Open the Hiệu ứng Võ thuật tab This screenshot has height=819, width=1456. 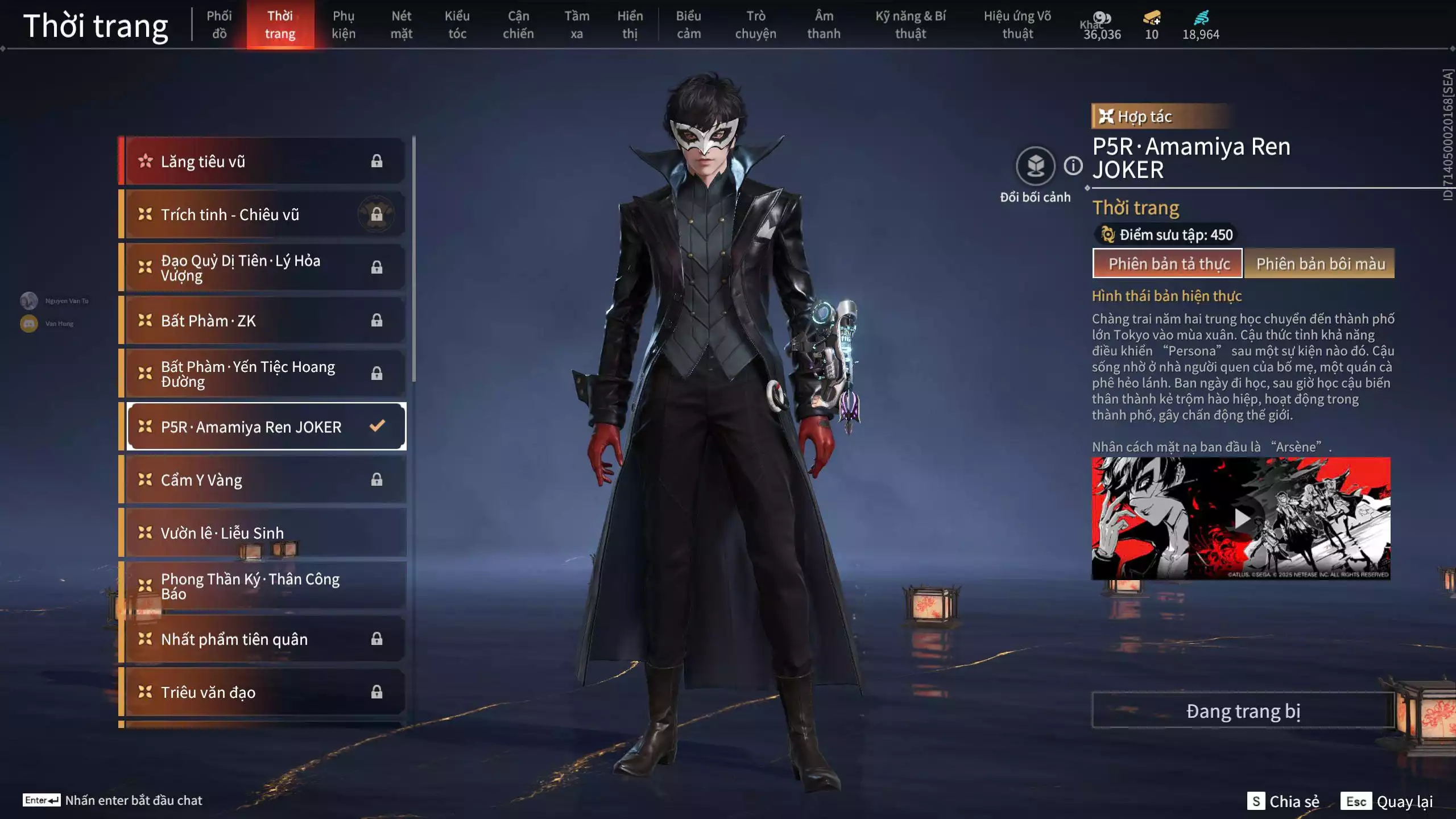(1017, 24)
